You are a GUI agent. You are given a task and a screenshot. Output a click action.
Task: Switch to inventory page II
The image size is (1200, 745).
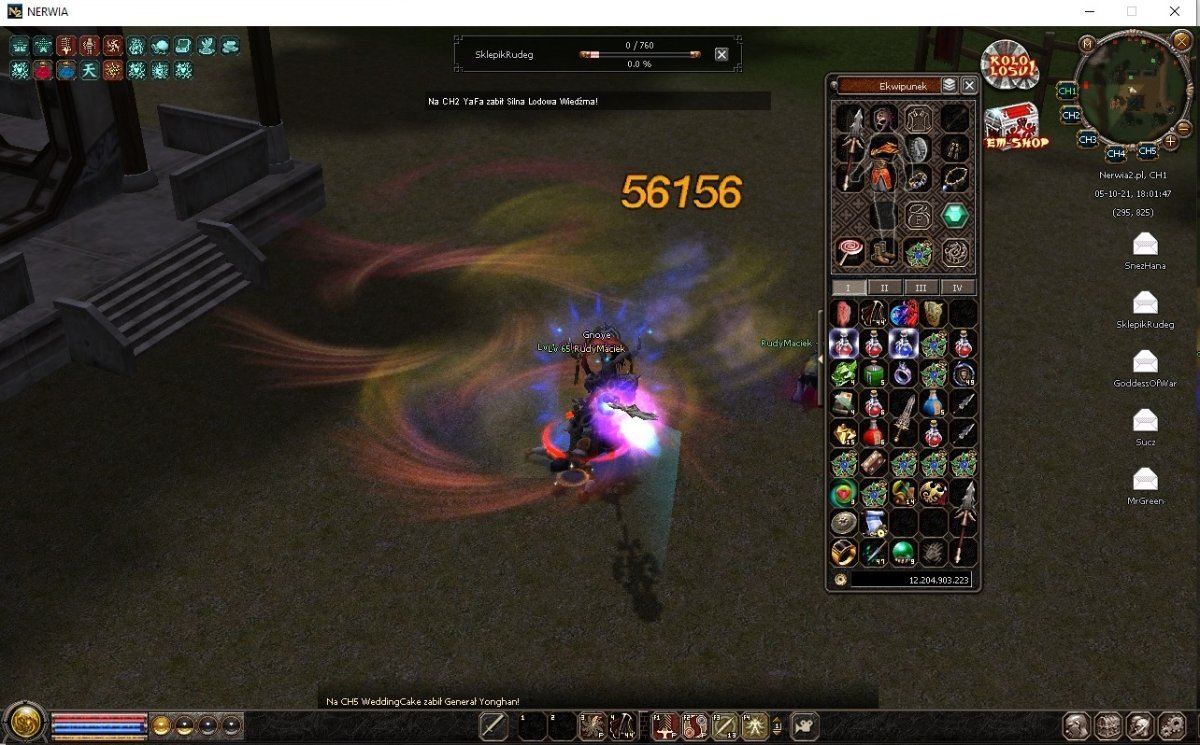(x=884, y=287)
